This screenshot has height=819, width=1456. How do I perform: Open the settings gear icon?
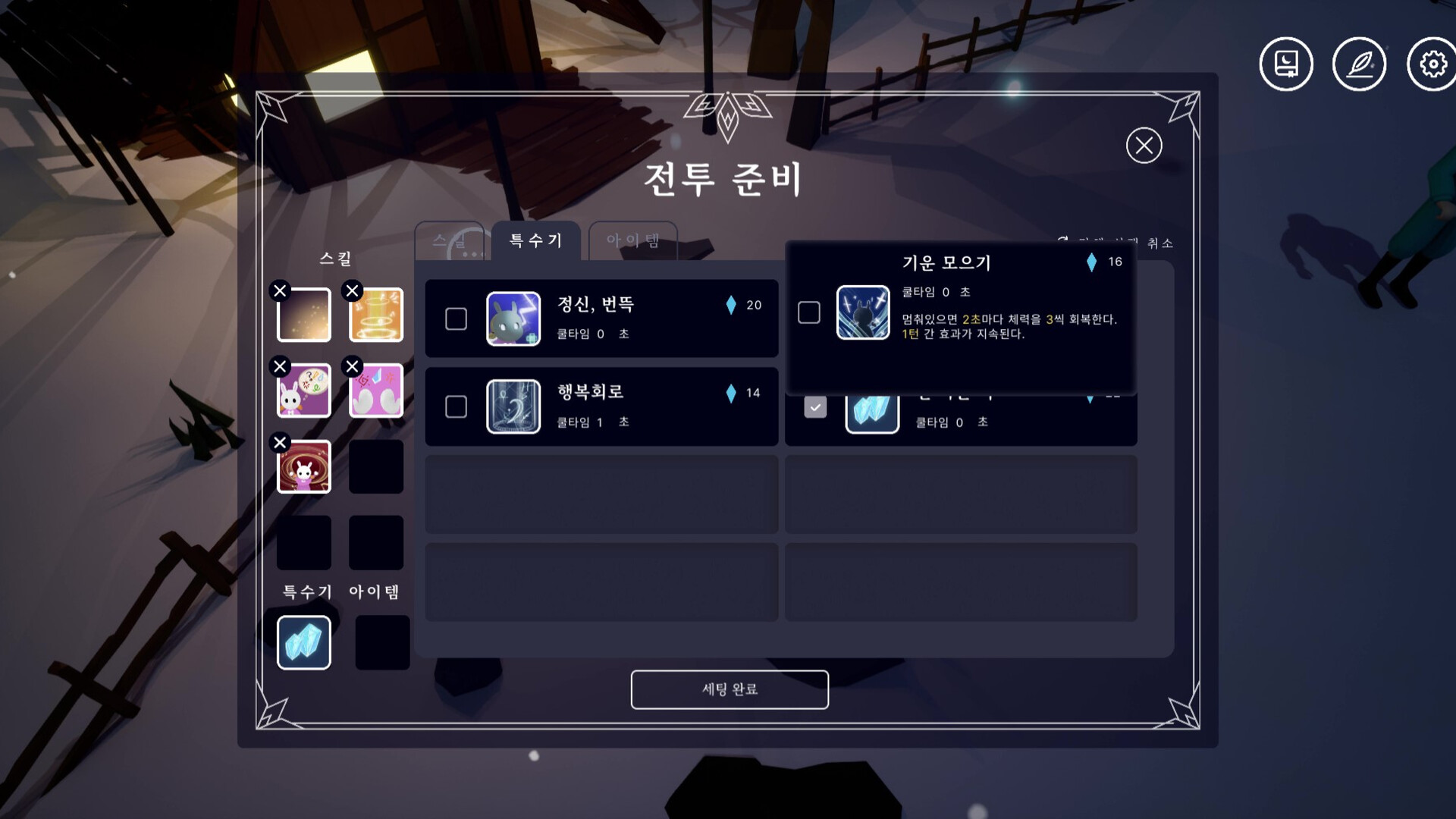point(1432,64)
